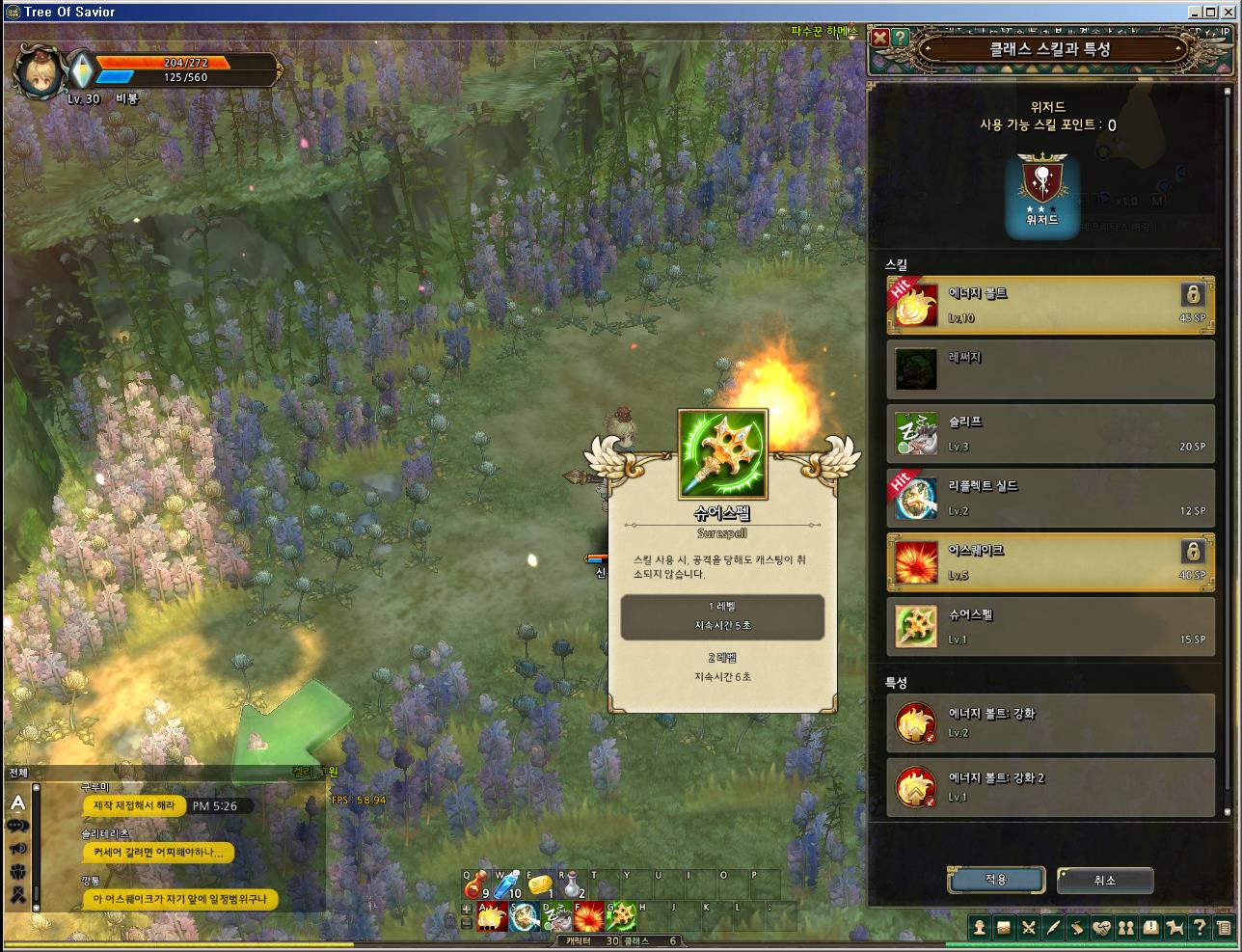
Task: Click the 위저드 class emblem
Action: pos(1041,196)
